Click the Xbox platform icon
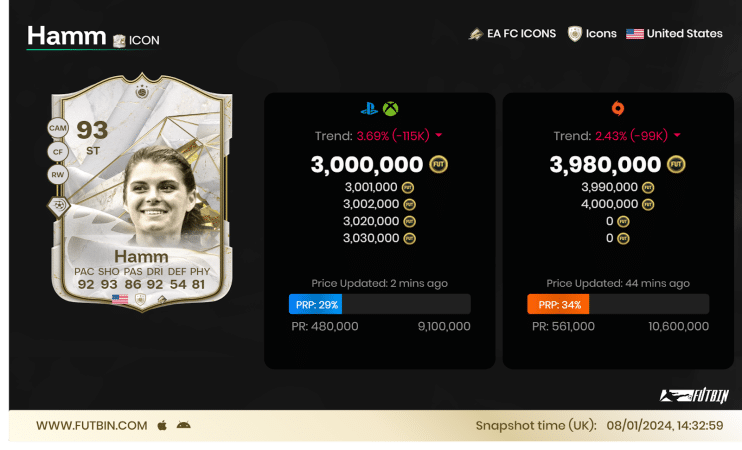This screenshot has width=742, height=450. tap(390, 109)
